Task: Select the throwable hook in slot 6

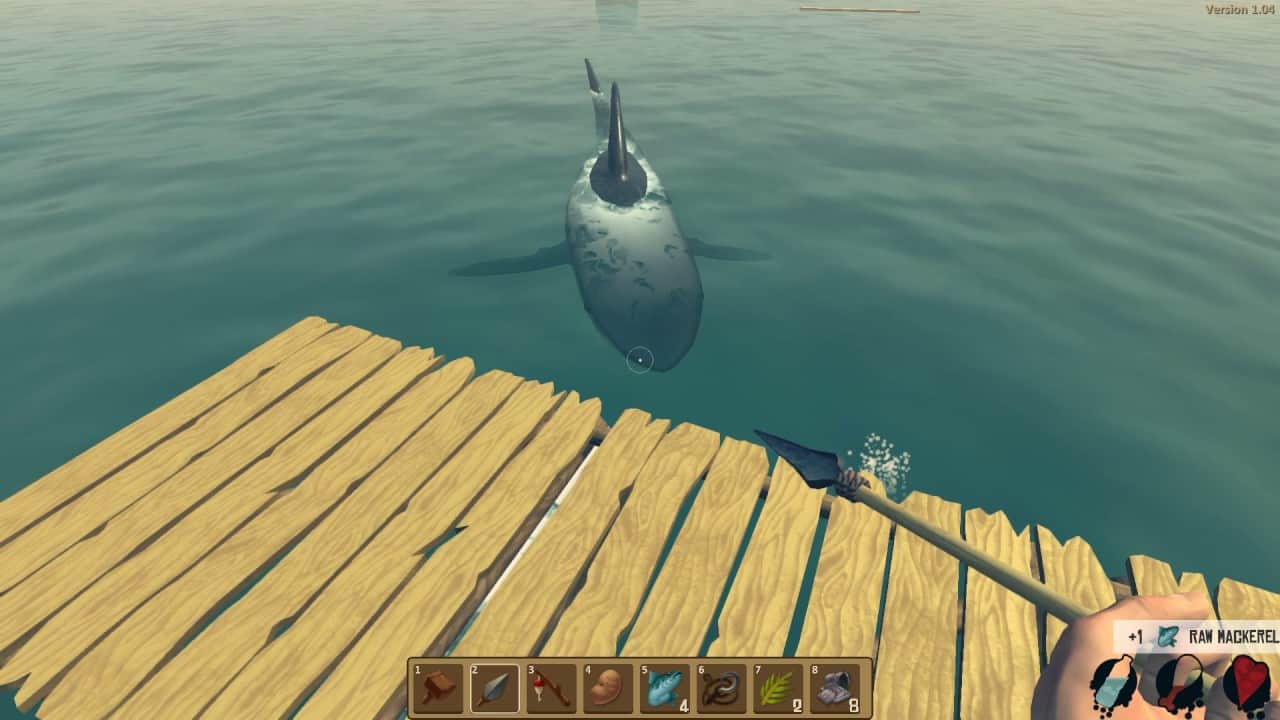Action: click(x=721, y=688)
